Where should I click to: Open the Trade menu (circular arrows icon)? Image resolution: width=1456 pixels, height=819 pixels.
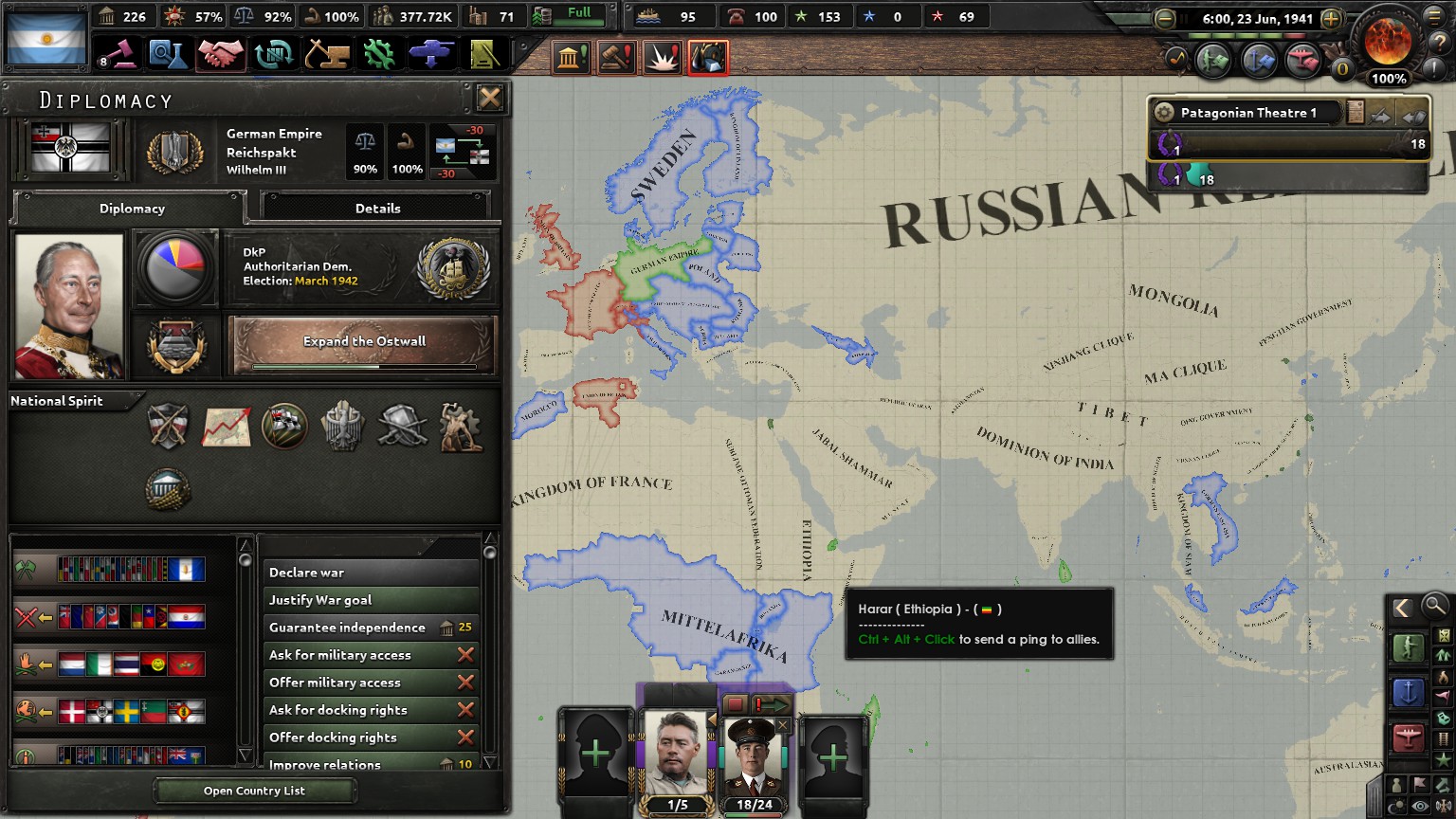(274, 54)
